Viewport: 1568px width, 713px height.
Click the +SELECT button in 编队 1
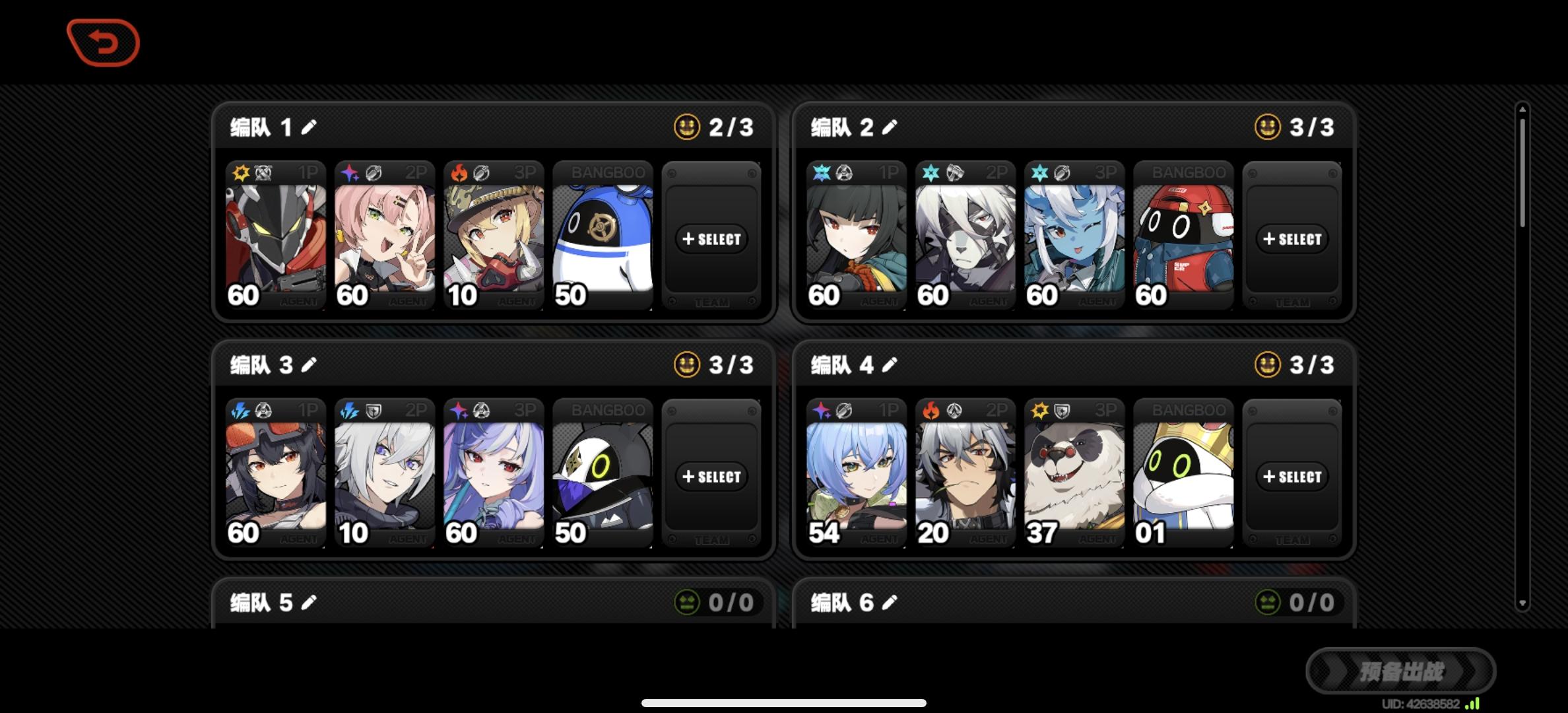tap(711, 239)
